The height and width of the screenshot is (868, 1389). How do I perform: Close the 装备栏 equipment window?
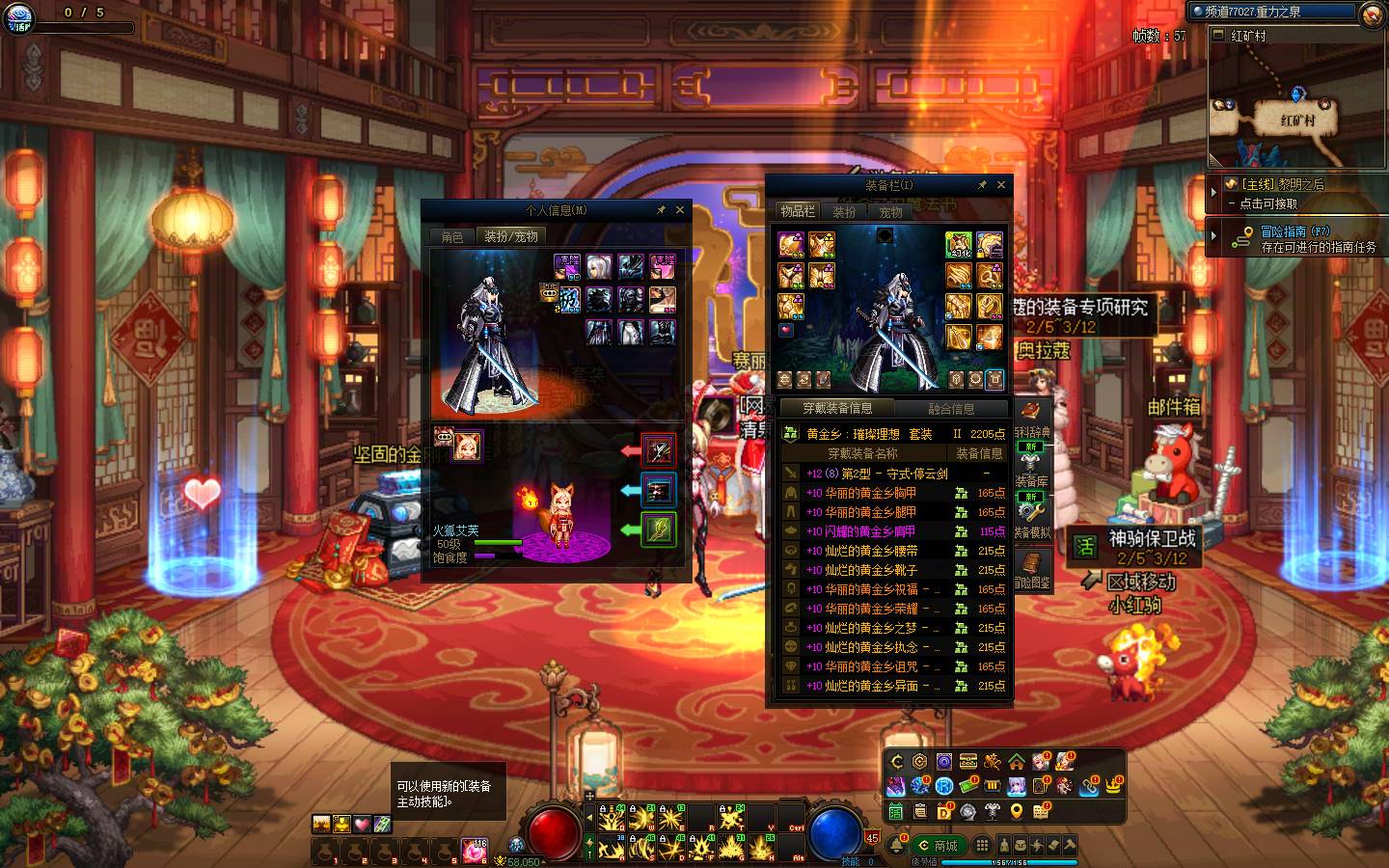click(1001, 185)
